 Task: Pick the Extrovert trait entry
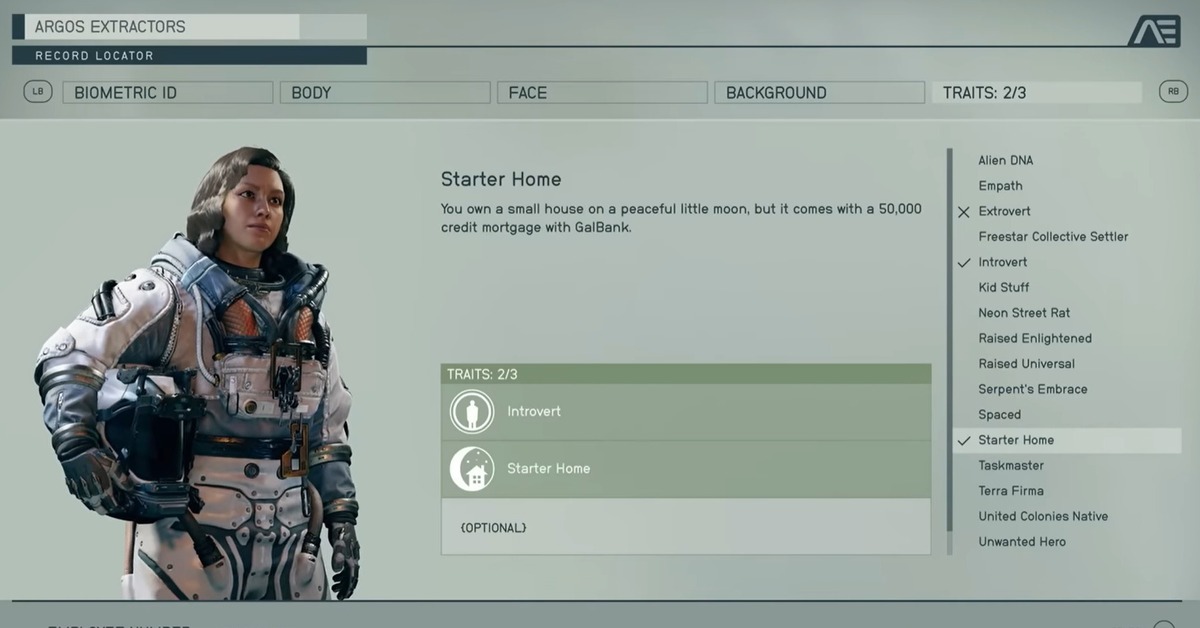tap(1004, 211)
